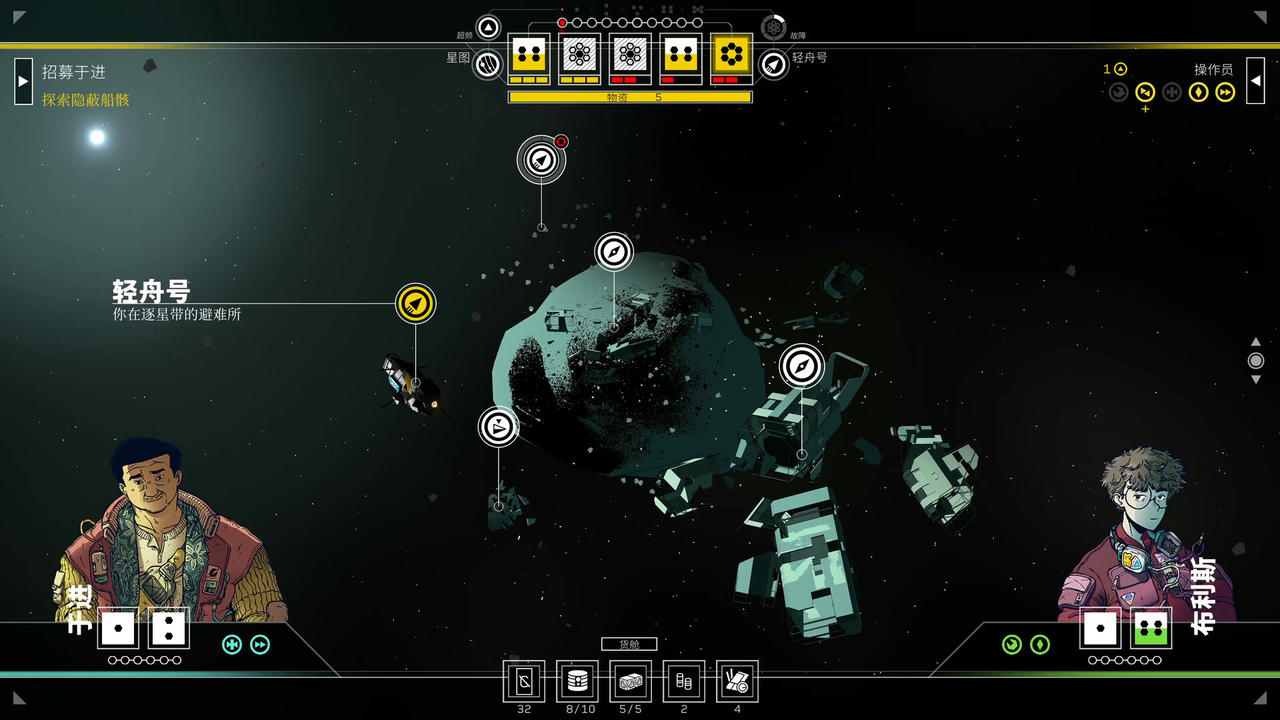Select the 轻舟号 ship icon next to 故障 meter
This screenshot has width=1280, height=720.
(772, 64)
